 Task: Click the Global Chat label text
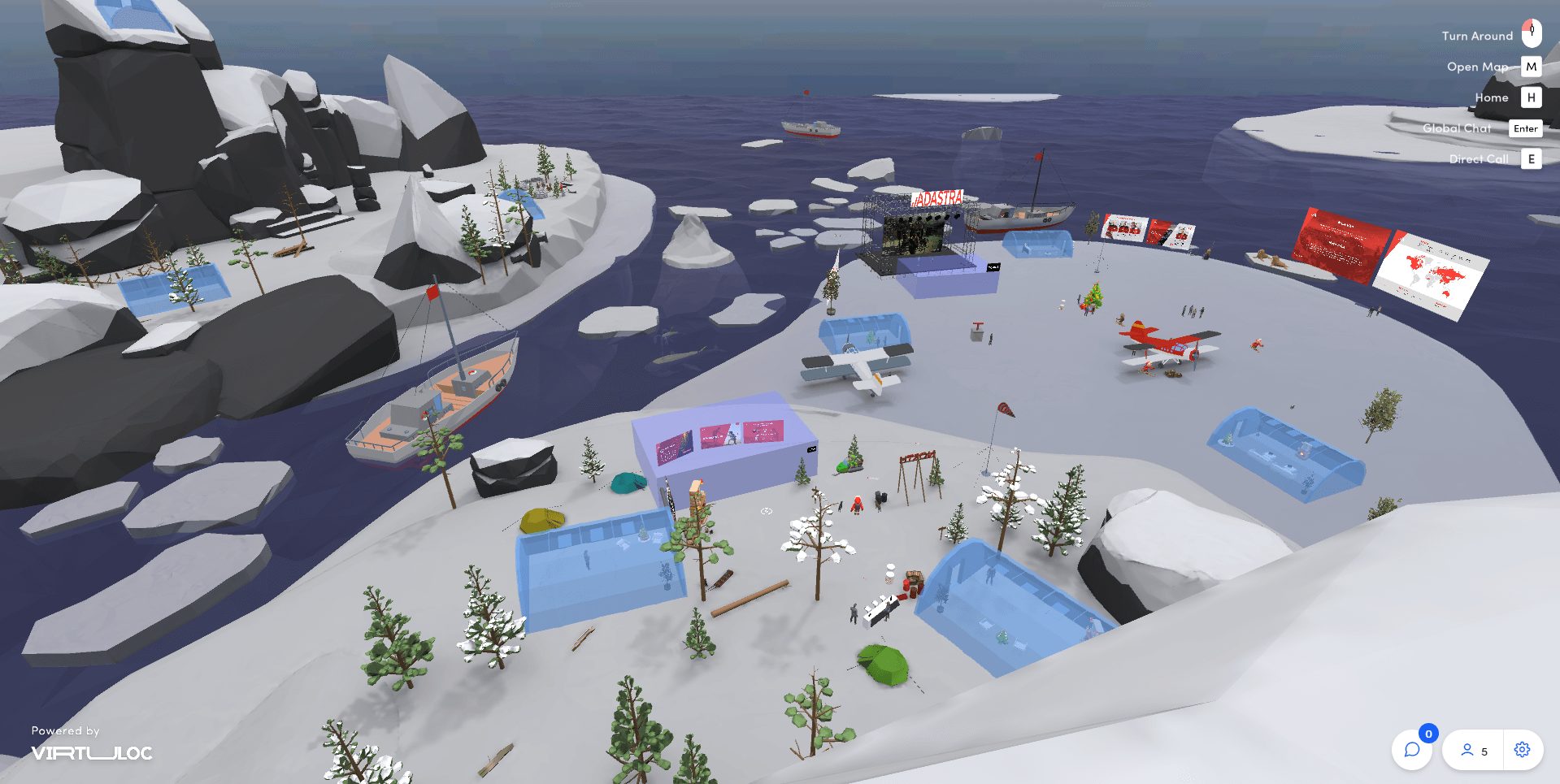coord(1457,128)
